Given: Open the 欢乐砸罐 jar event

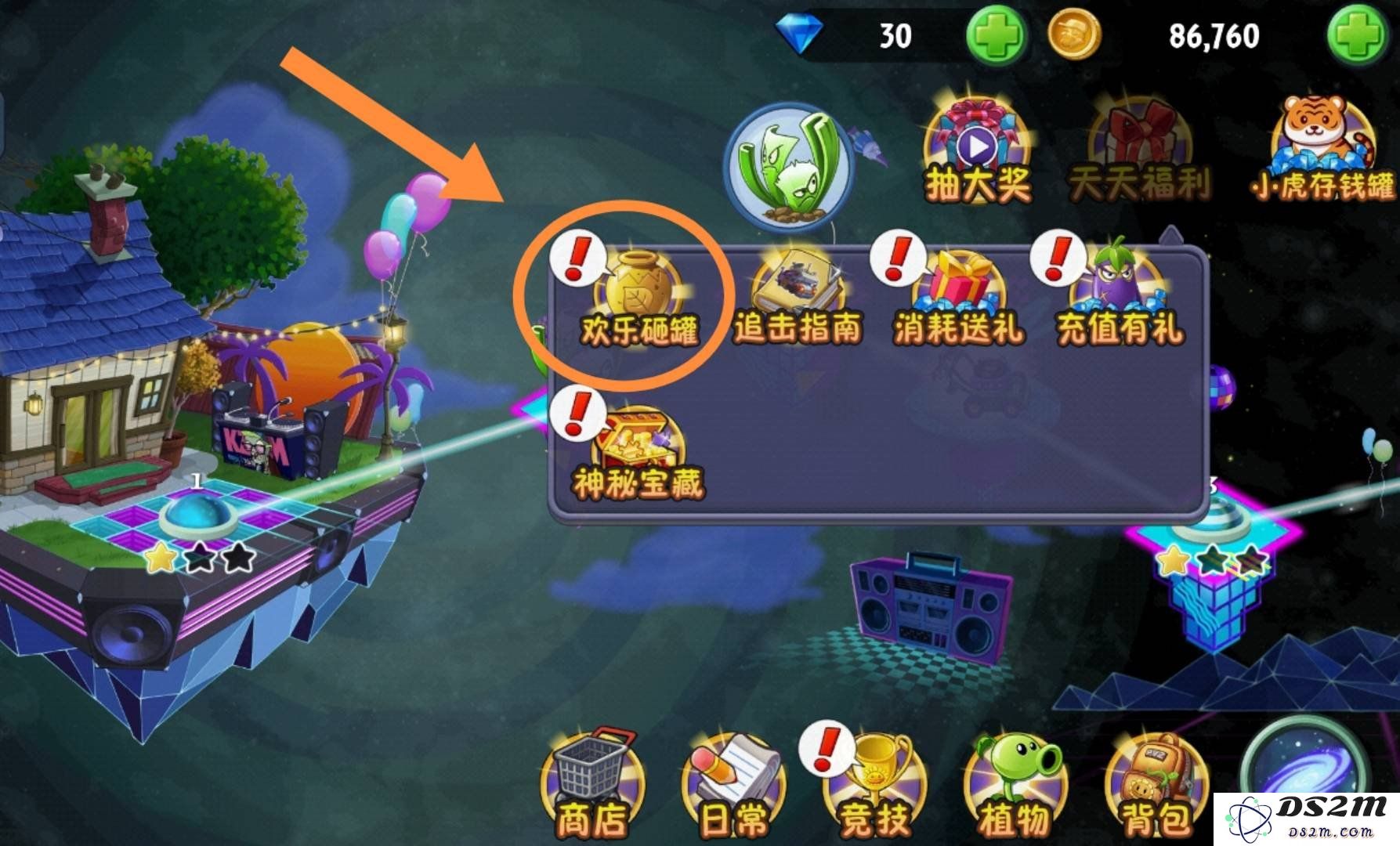Looking at the screenshot, I should (637, 300).
